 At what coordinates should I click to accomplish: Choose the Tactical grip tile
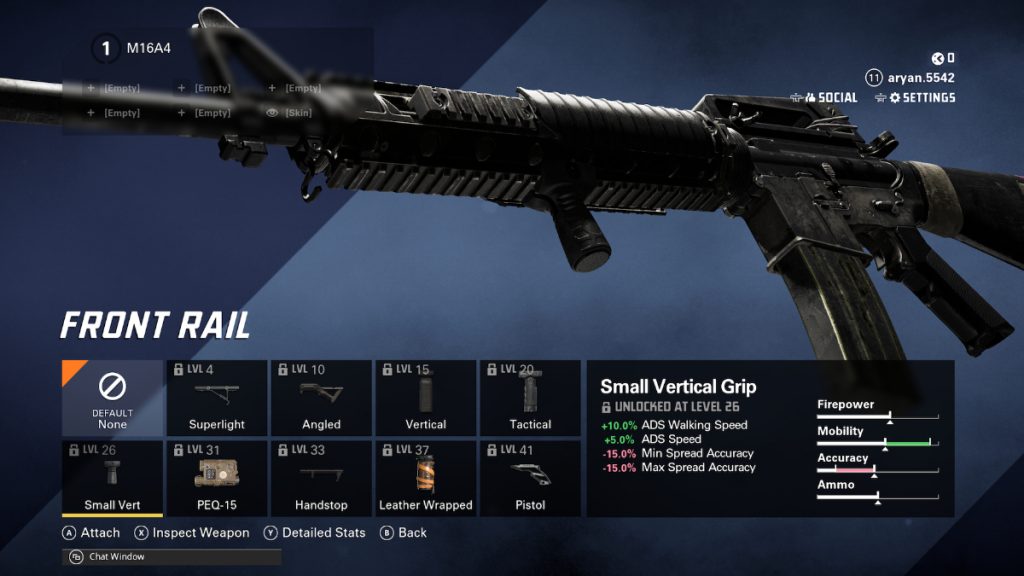tap(530, 398)
